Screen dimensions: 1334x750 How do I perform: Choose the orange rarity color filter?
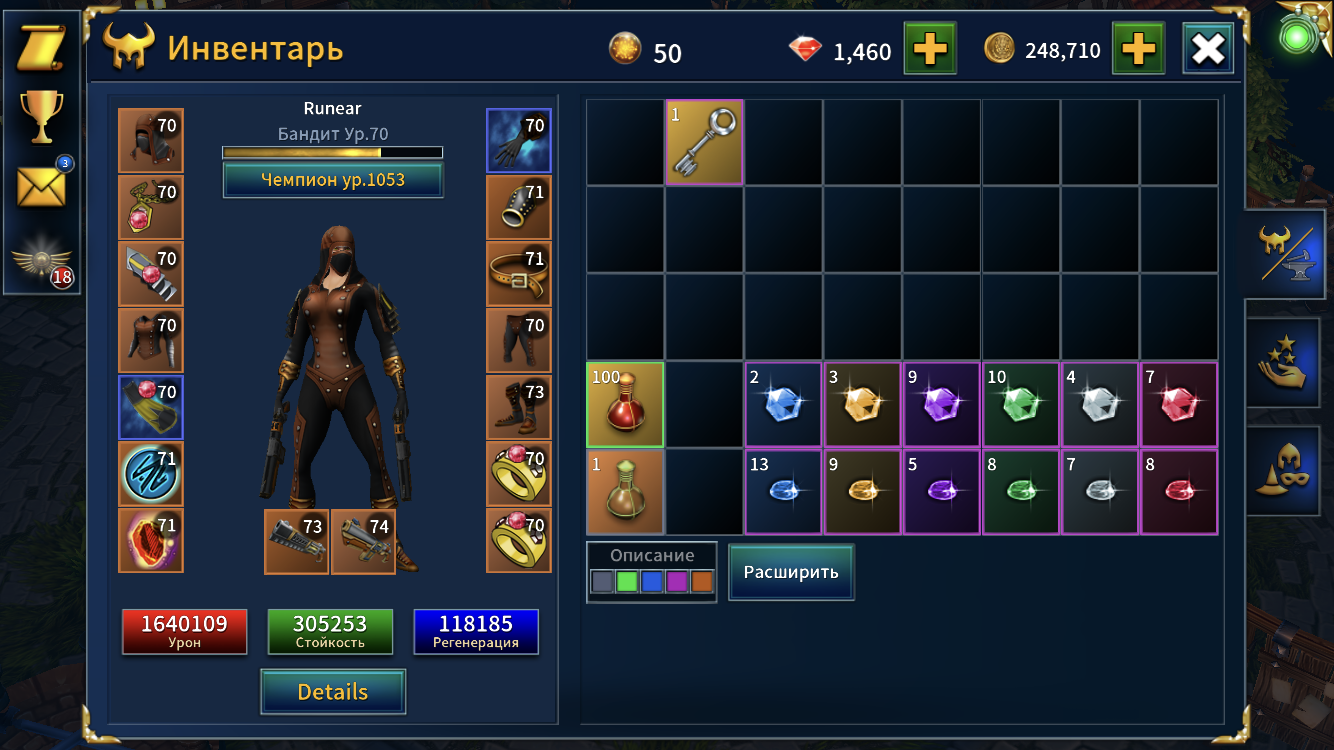coord(702,581)
